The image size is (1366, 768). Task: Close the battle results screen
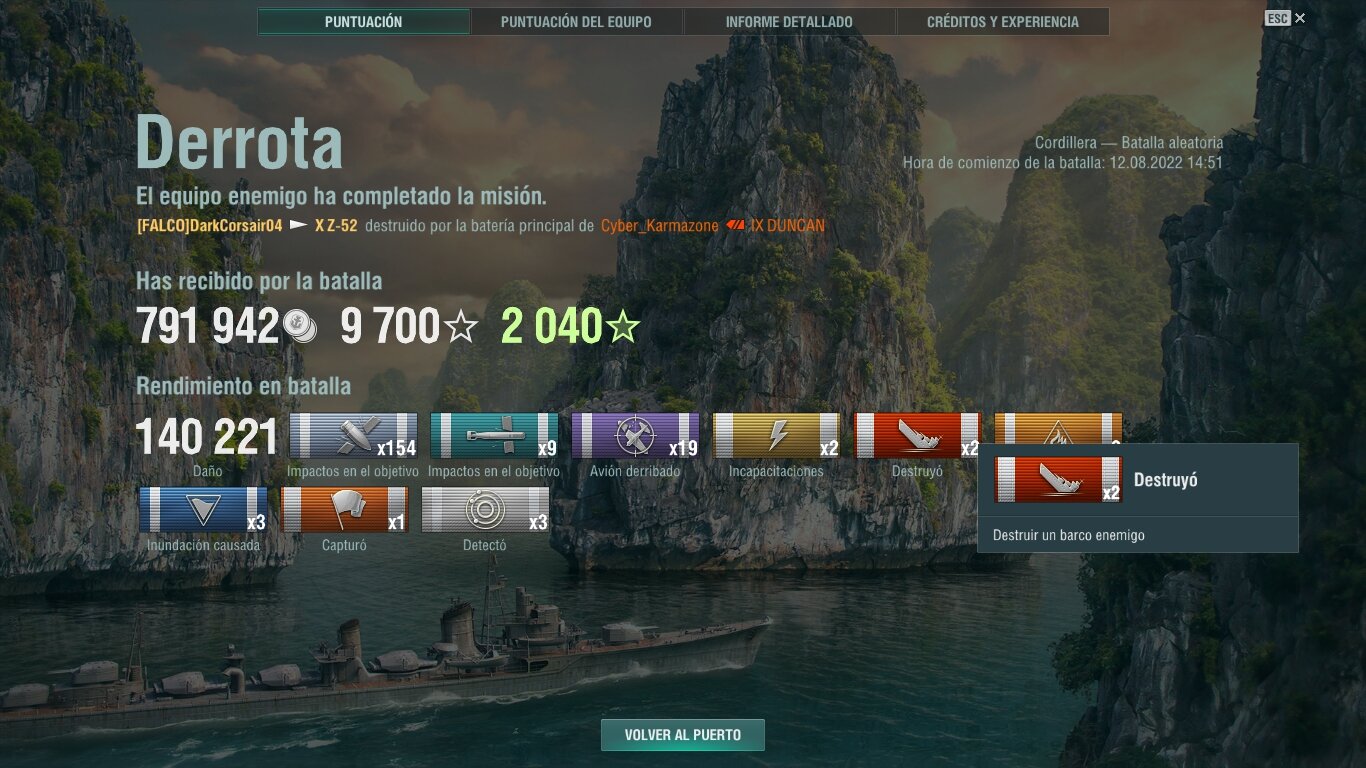1299,18
